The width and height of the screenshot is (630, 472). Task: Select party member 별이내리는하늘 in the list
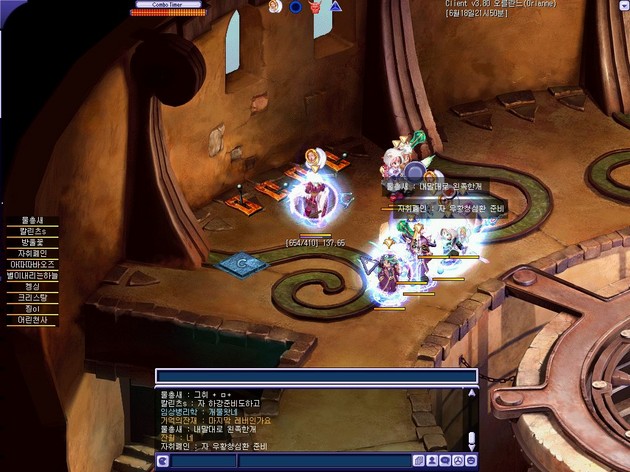pyautogui.click(x=34, y=276)
